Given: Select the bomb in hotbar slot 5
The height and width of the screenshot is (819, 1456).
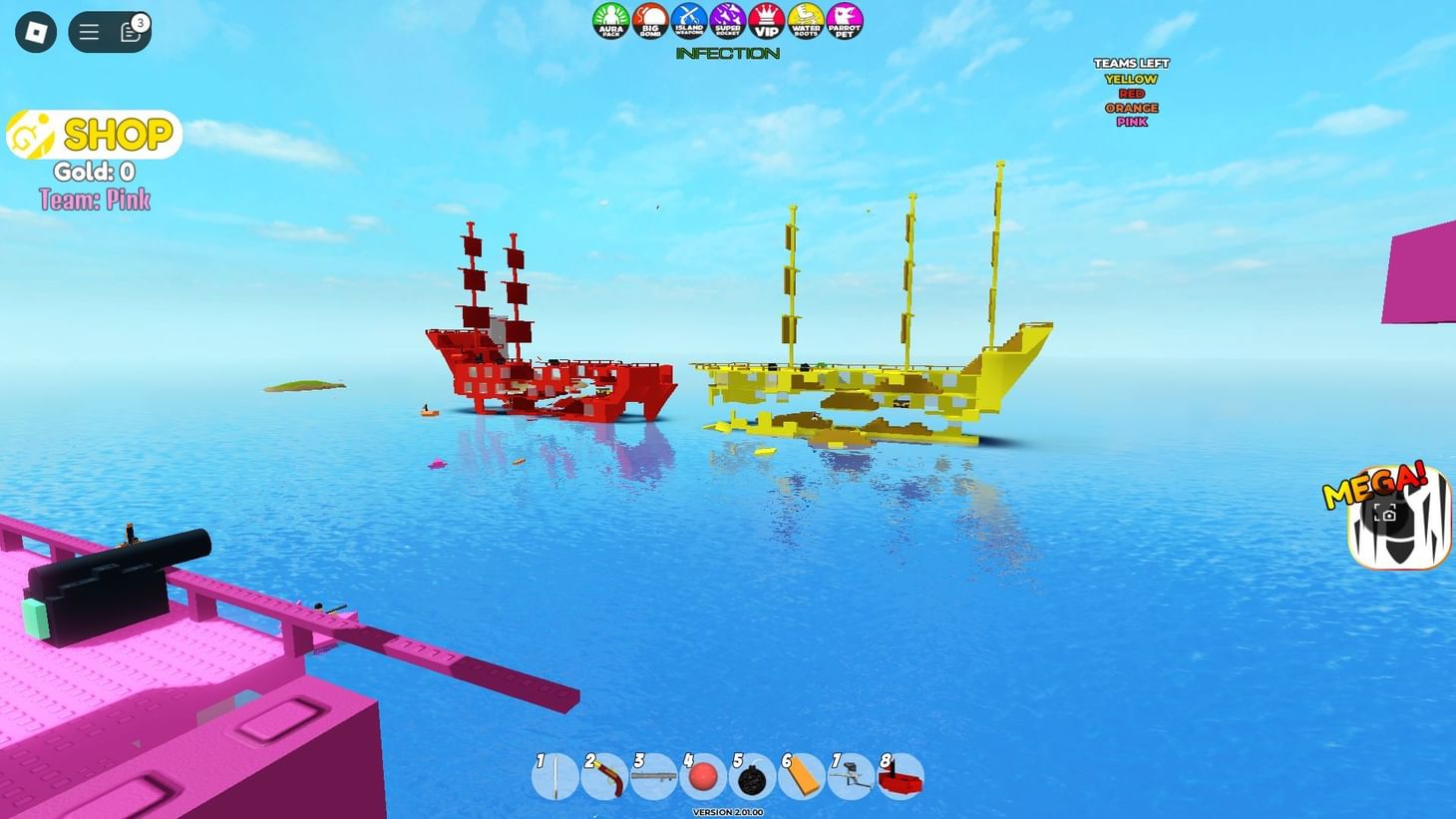Looking at the screenshot, I should pyautogui.click(x=753, y=777).
